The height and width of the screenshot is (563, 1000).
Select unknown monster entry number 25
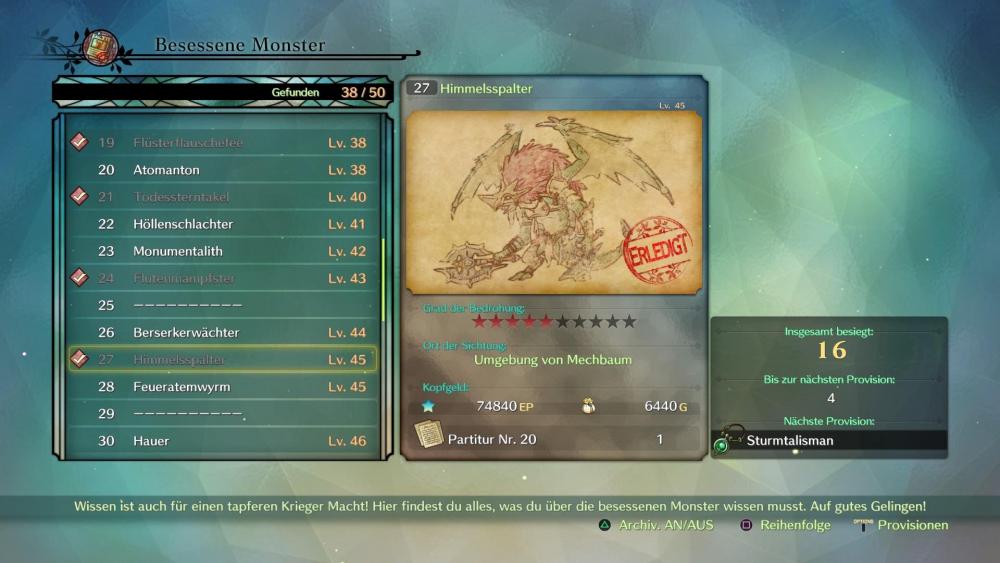[x=222, y=305]
